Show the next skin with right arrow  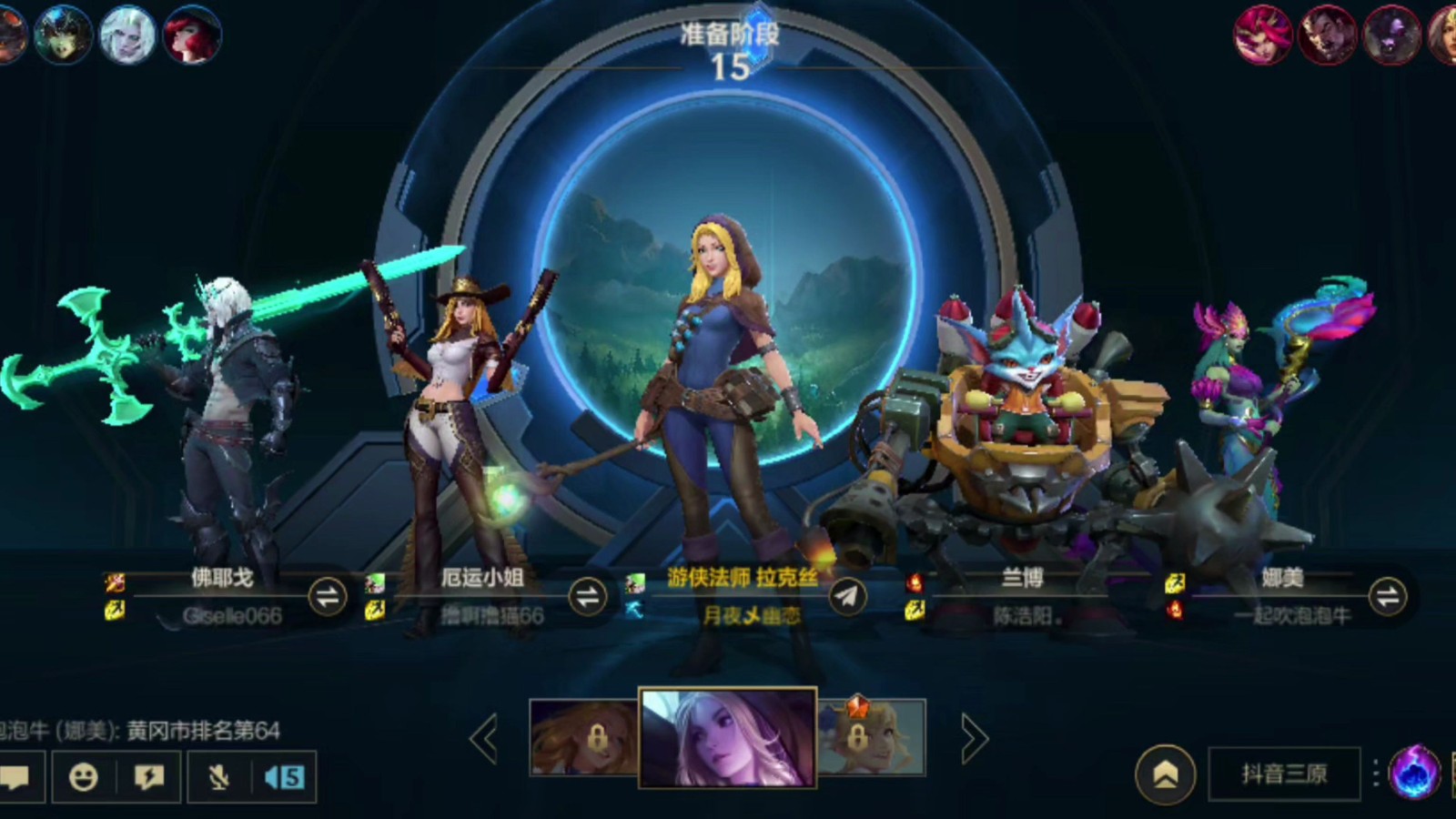click(973, 738)
